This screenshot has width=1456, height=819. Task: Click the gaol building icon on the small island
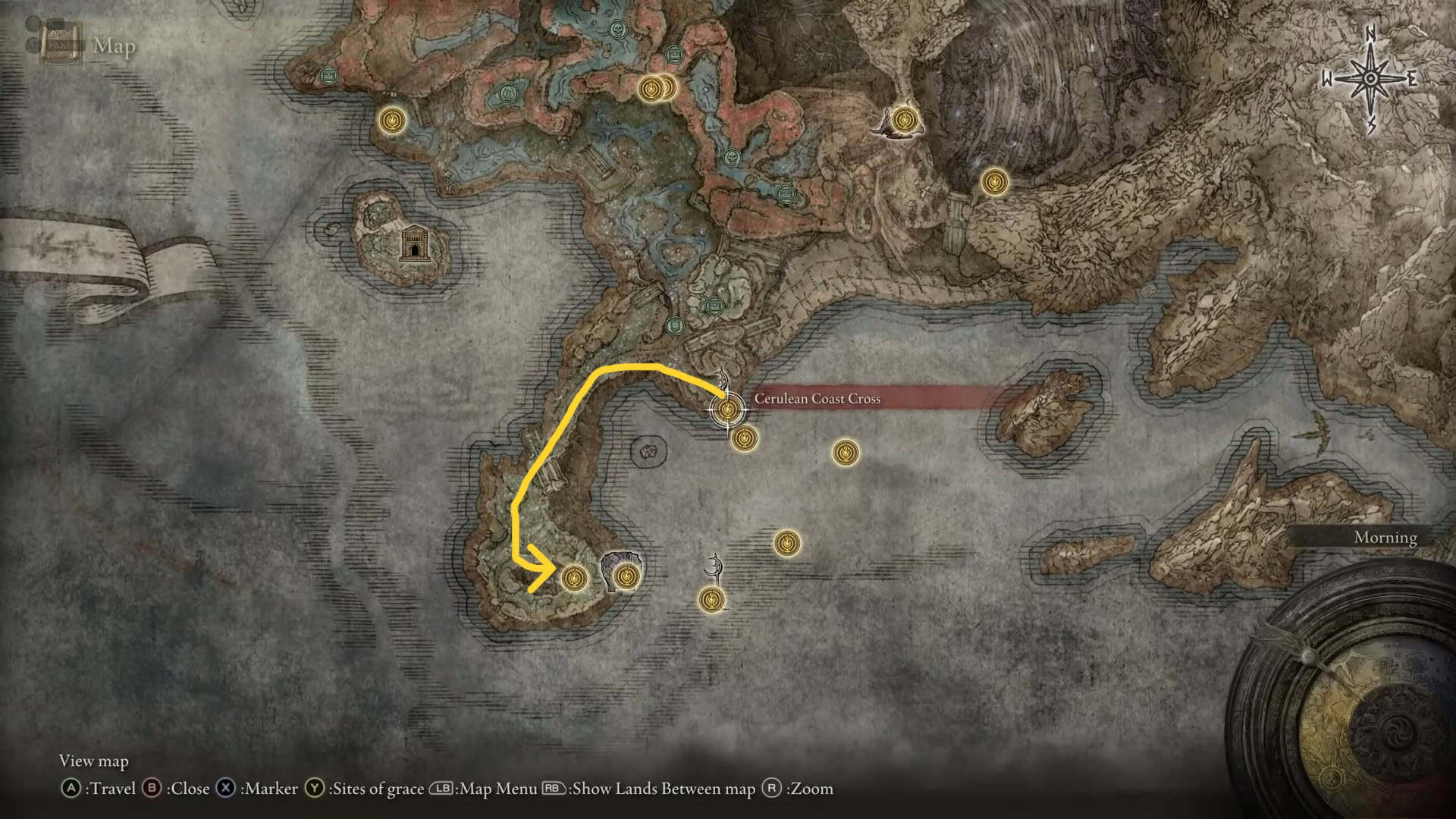coord(414,243)
